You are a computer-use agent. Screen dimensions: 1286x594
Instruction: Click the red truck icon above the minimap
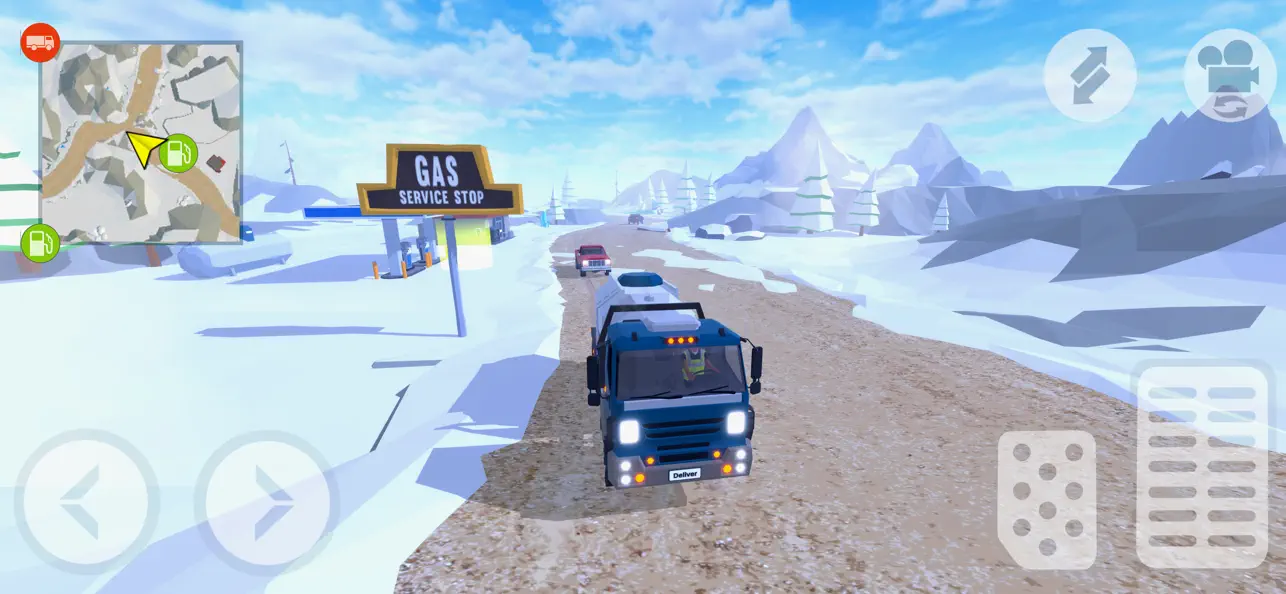pyautogui.click(x=40, y=43)
